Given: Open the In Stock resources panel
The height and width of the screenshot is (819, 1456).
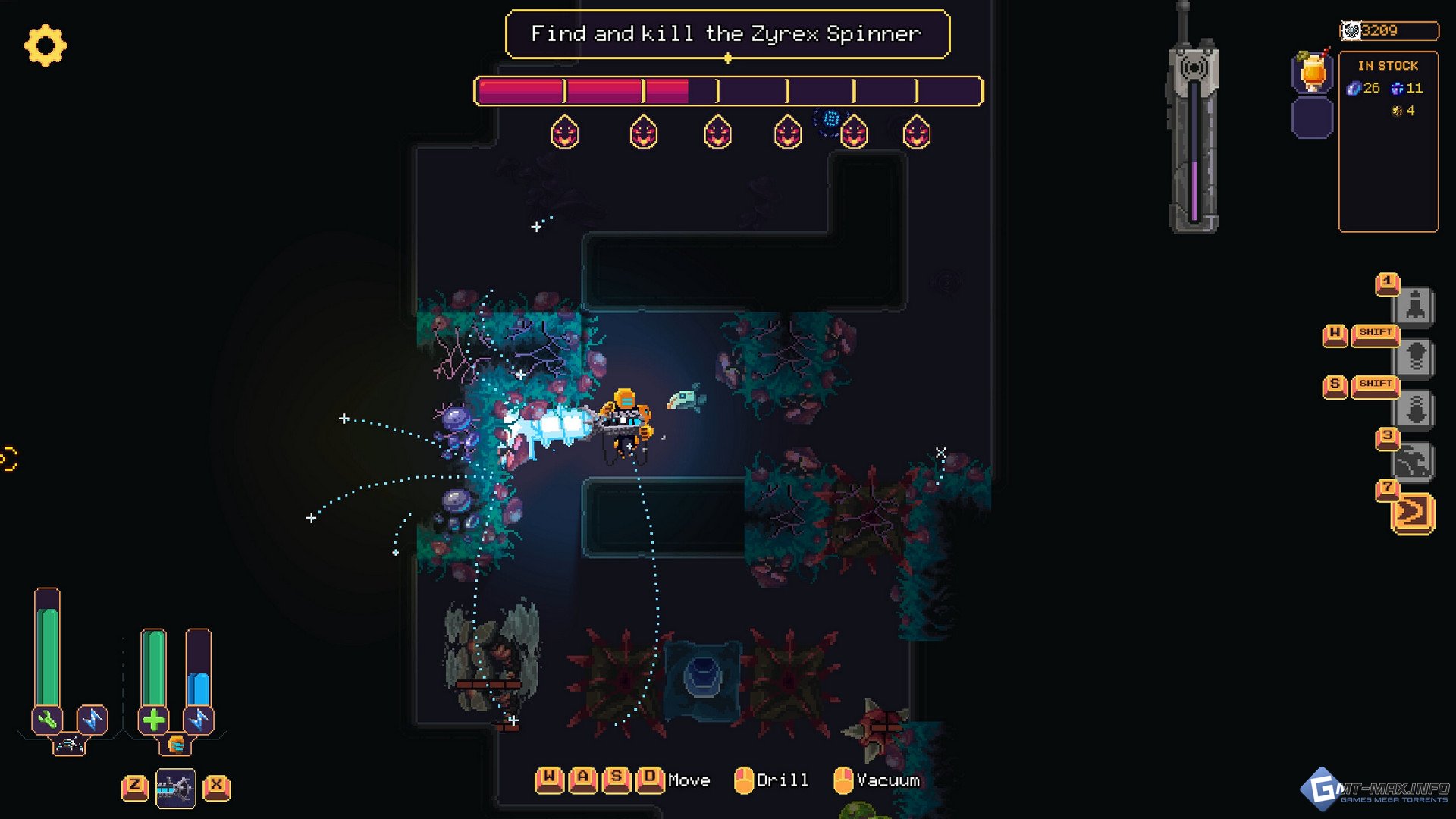Looking at the screenshot, I should point(1388,141).
